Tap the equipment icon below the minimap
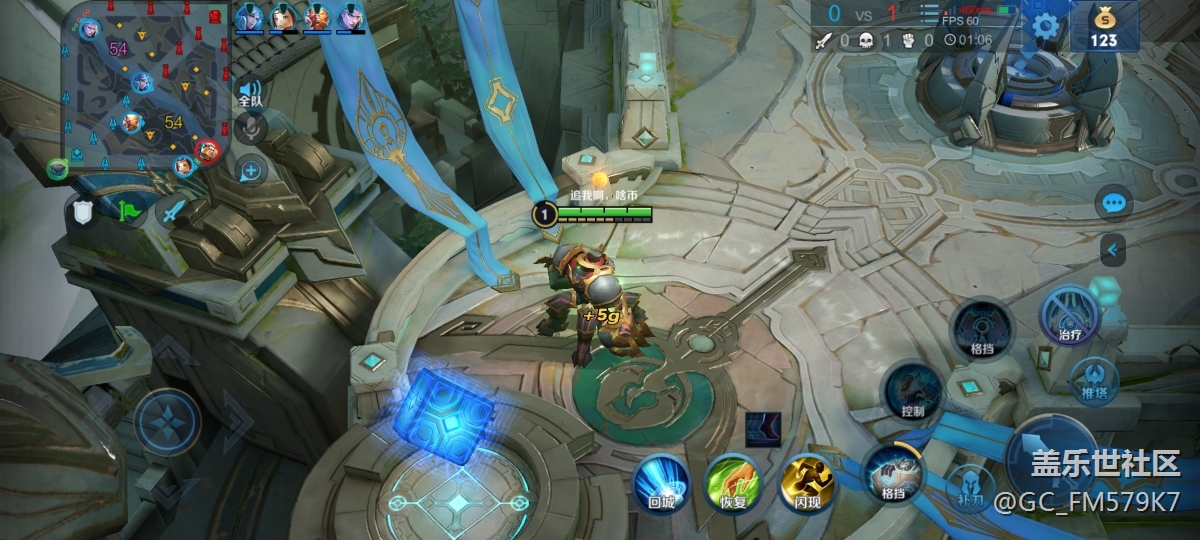This screenshot has height=540, width=1200. [x=59, y=169]
